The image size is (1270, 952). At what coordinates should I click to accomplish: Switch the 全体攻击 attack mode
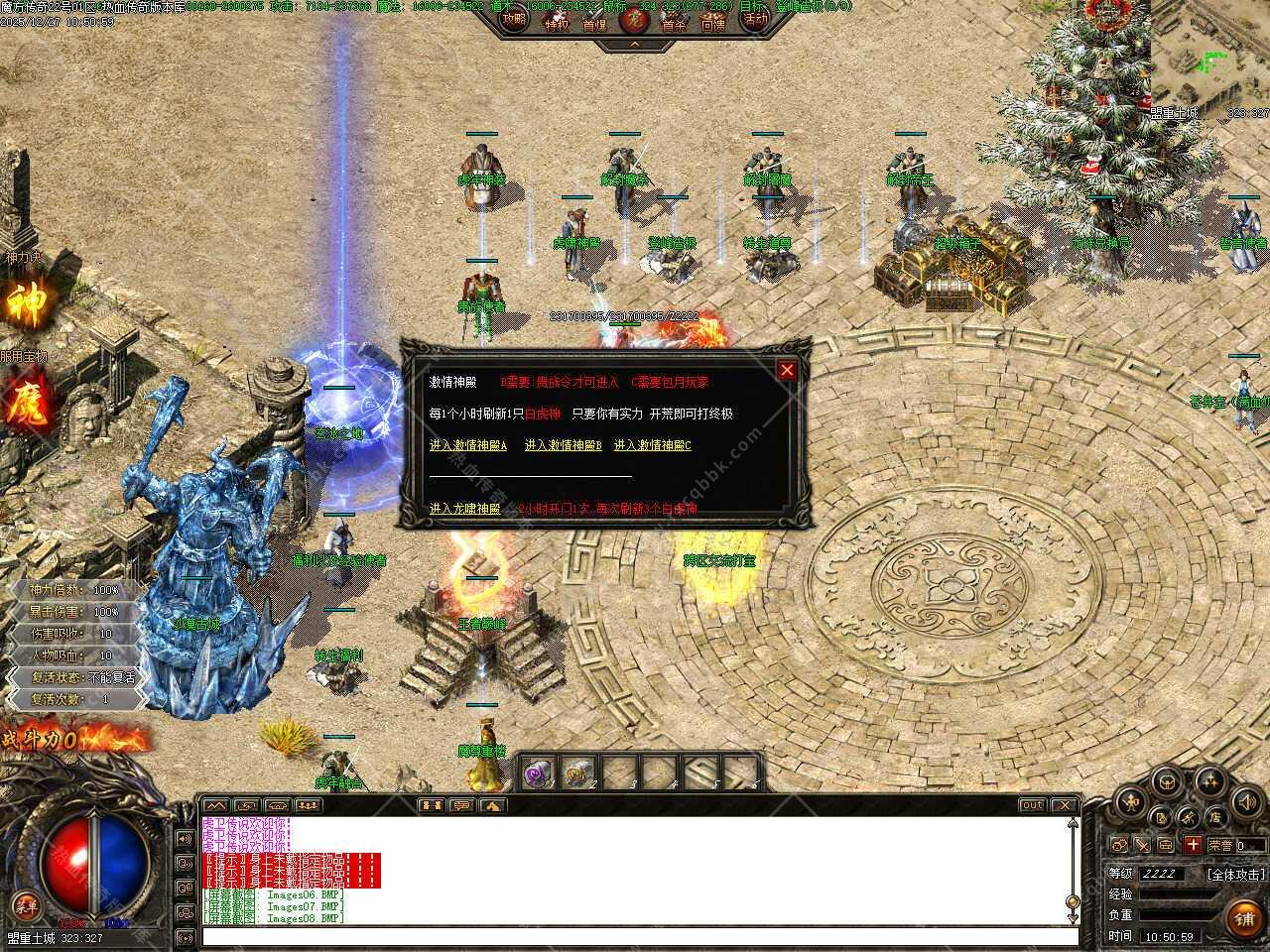(x=1236, y=875)
